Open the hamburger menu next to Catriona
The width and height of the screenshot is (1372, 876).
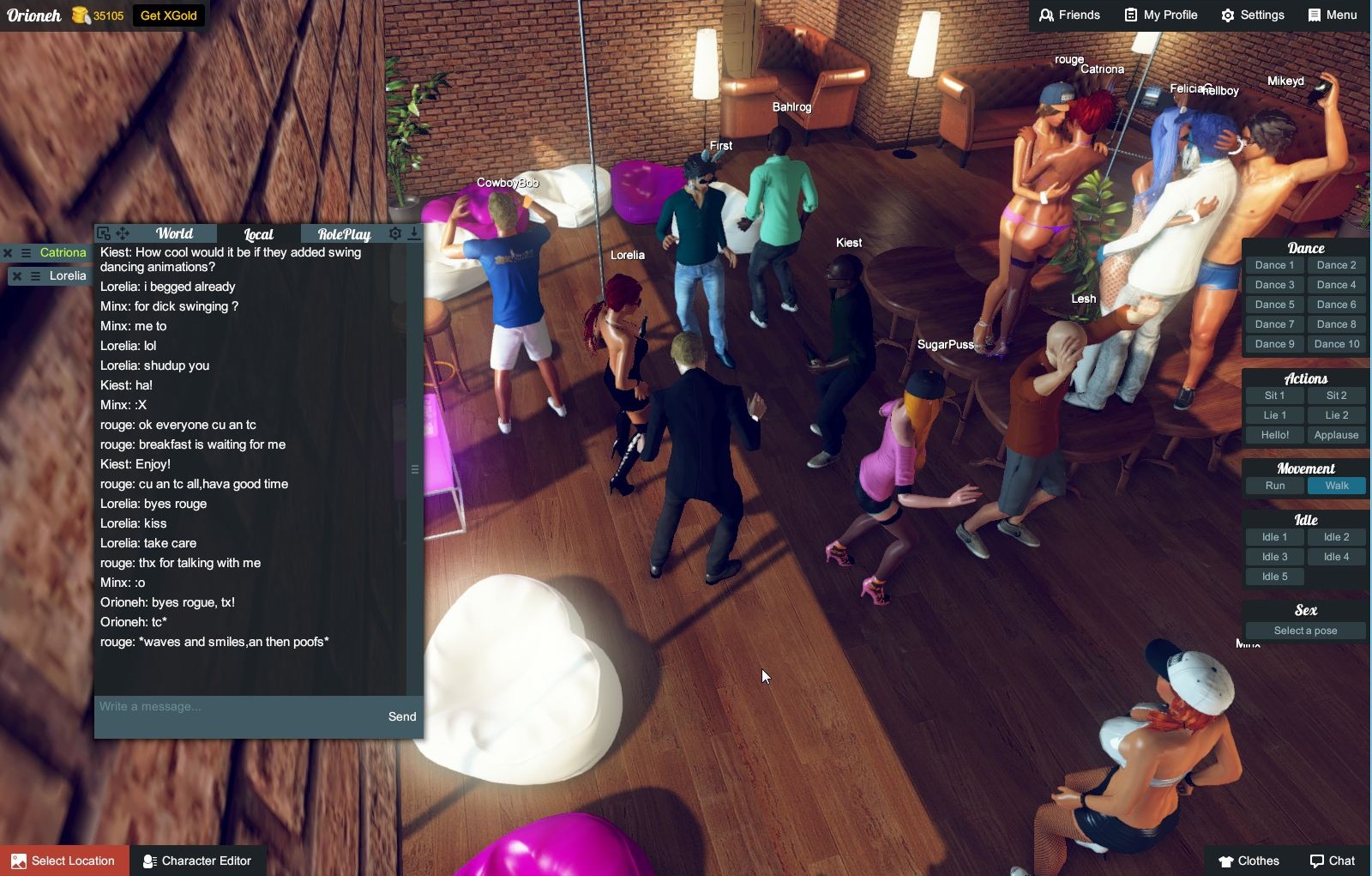[x=33, y=252]
